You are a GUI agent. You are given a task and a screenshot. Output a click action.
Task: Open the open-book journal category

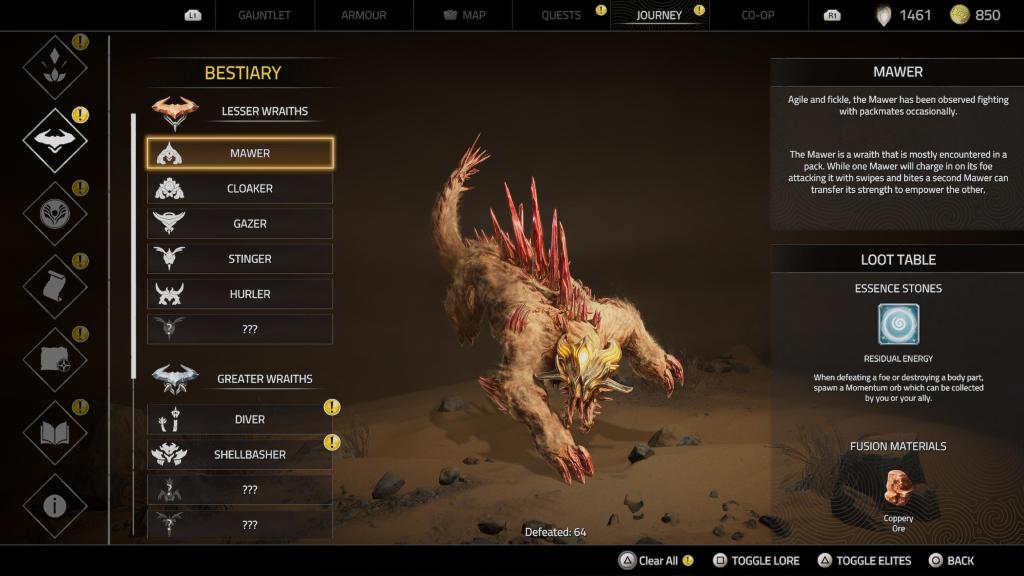(x=54, y=432)
